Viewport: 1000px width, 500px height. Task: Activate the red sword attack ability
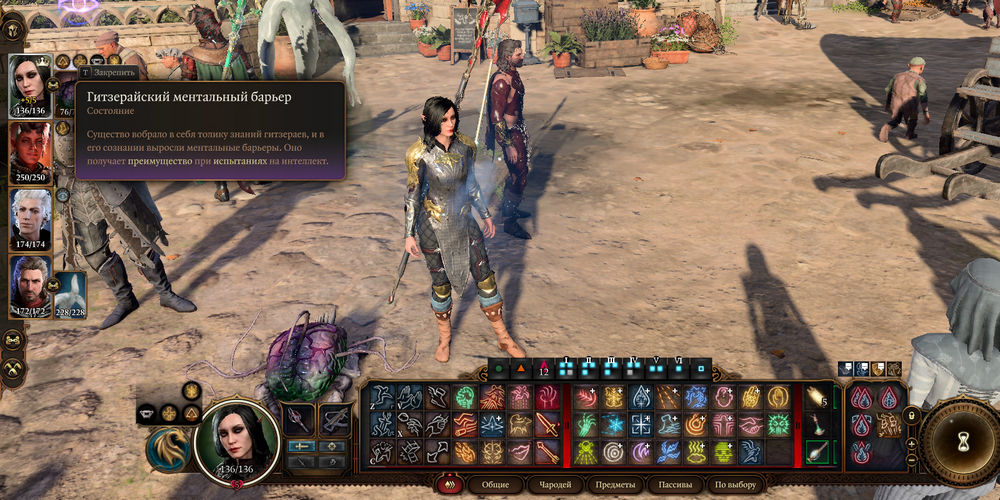[545, 425]
